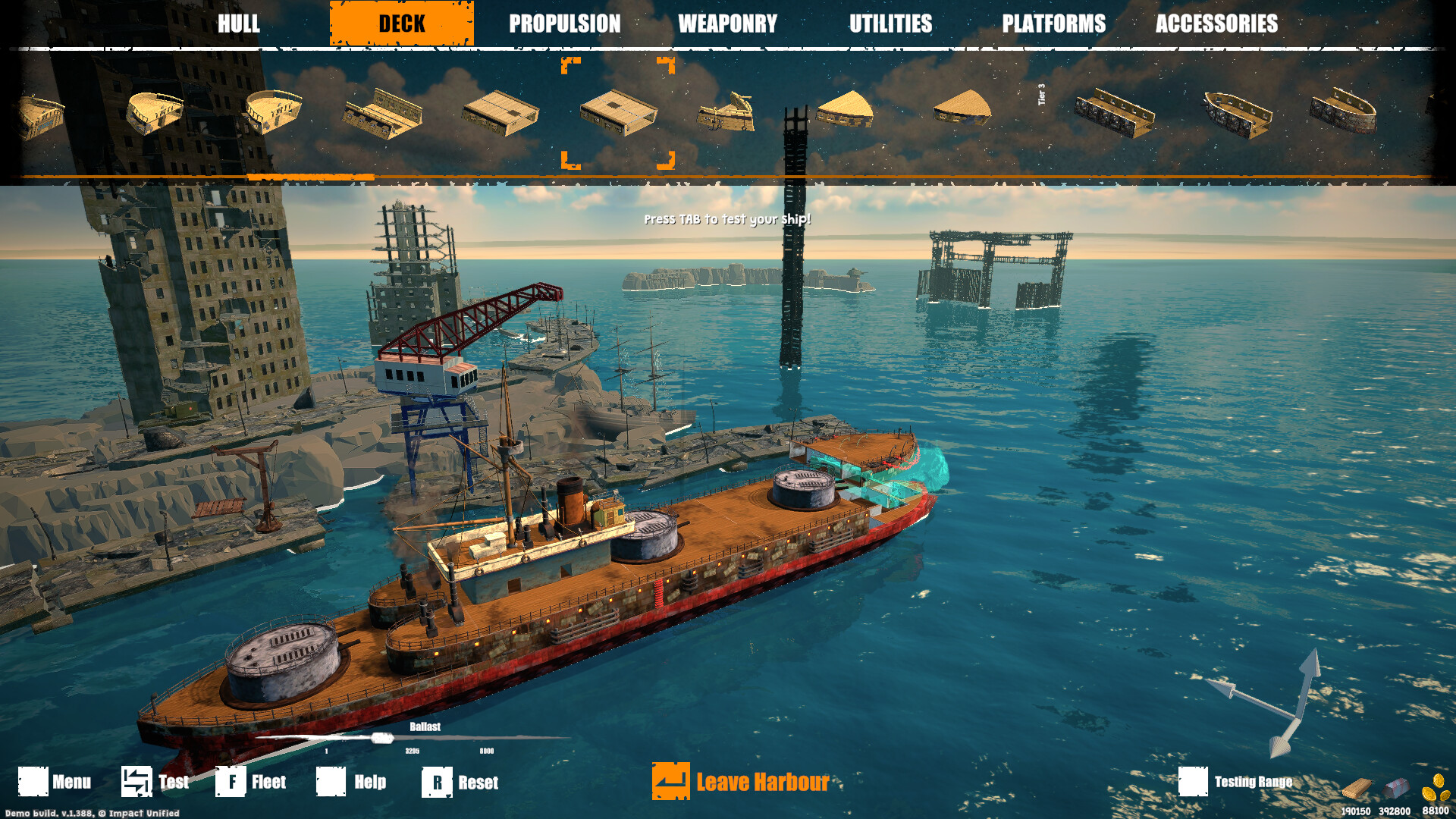Adjust the Ballast slider handle
The image size is (1456, 819).
382,738
